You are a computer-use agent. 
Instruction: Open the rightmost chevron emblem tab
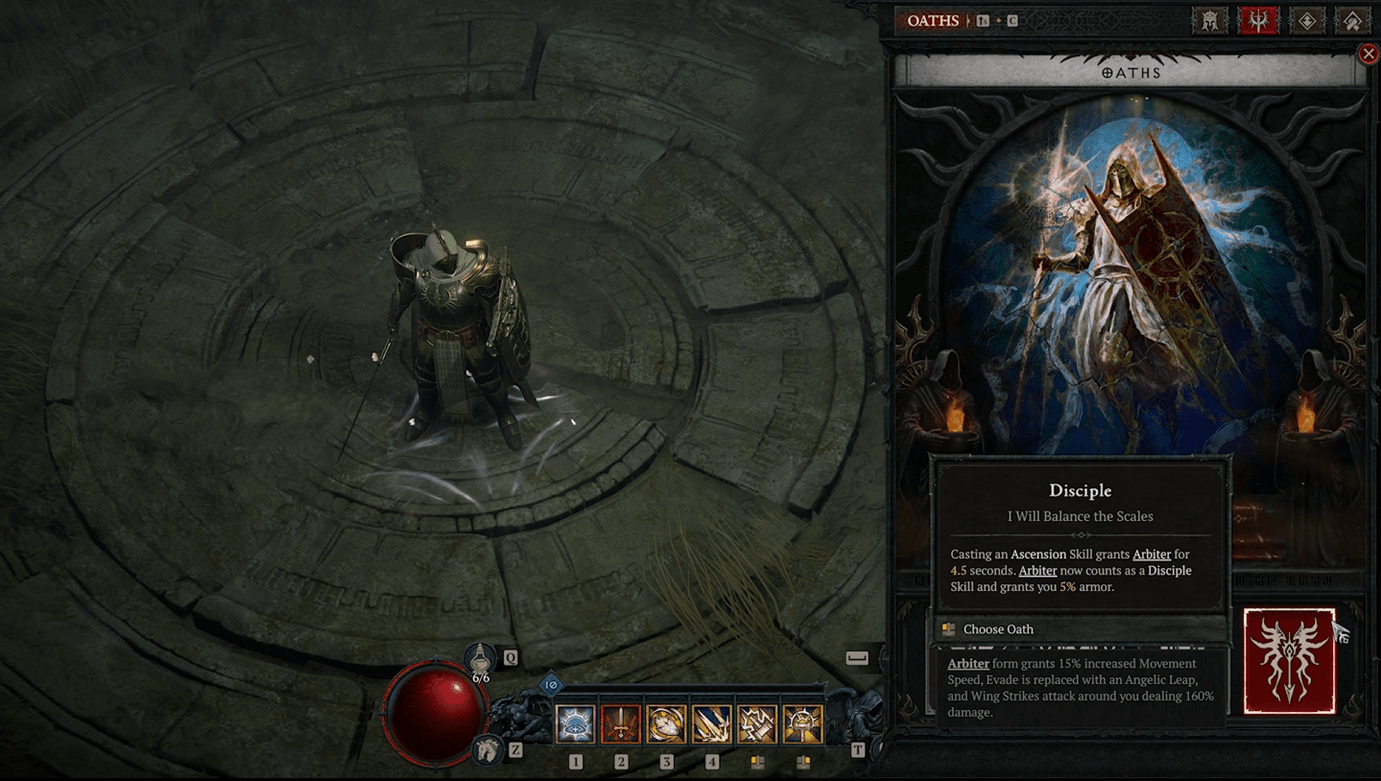1352,20
